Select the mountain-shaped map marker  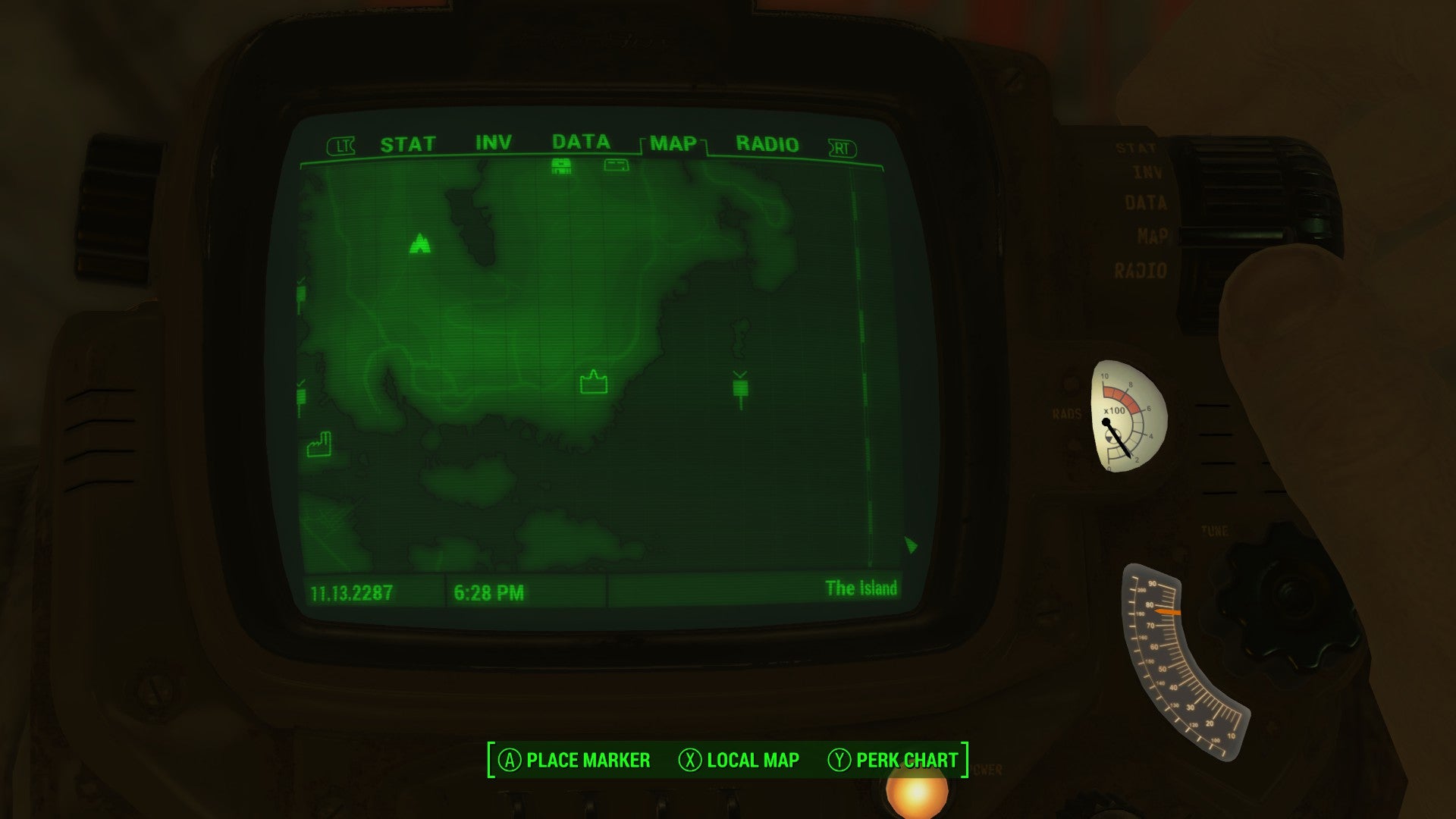pos(419,244)
